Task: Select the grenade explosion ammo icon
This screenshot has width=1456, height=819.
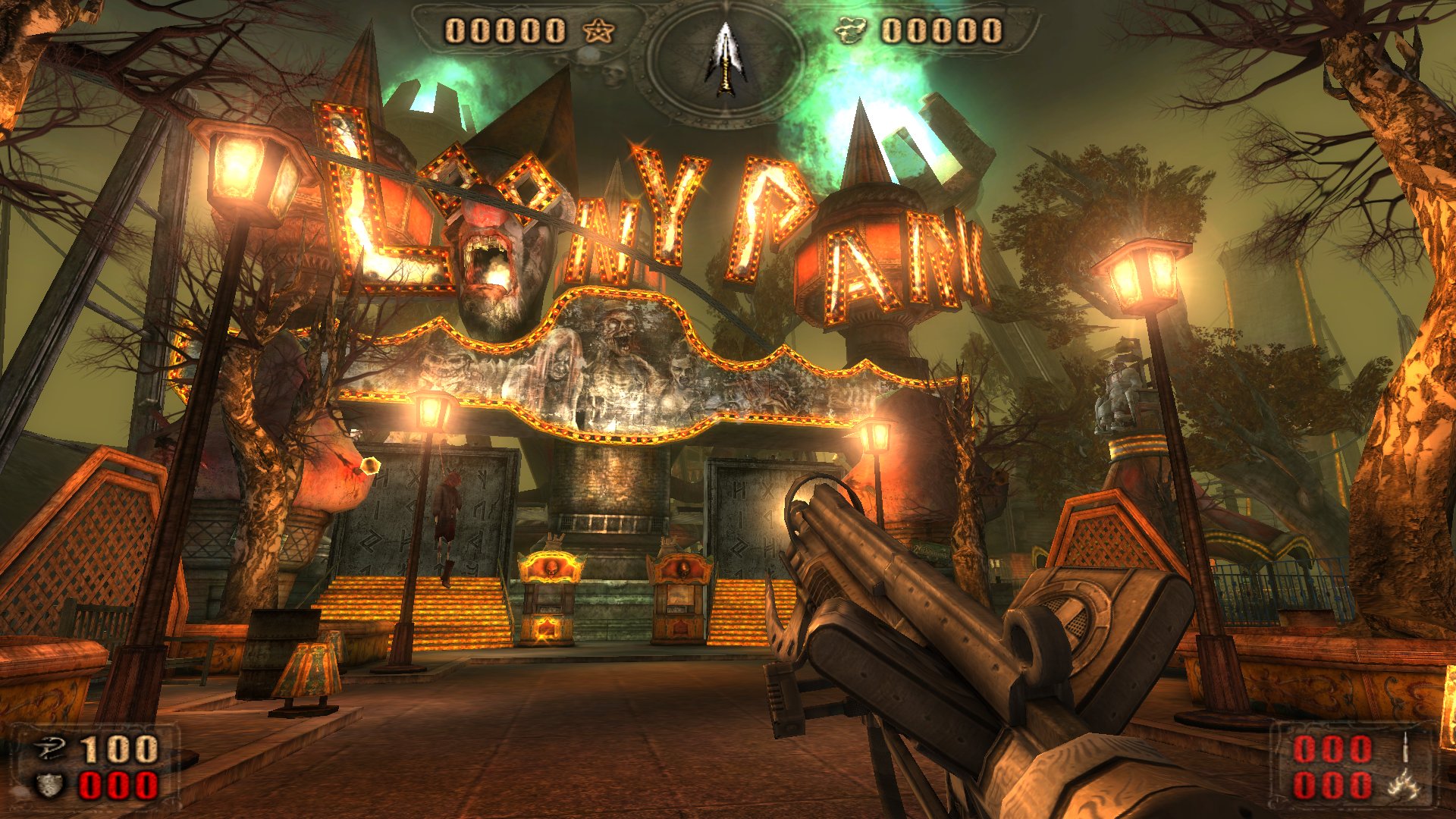Action: coord(1404,785)
